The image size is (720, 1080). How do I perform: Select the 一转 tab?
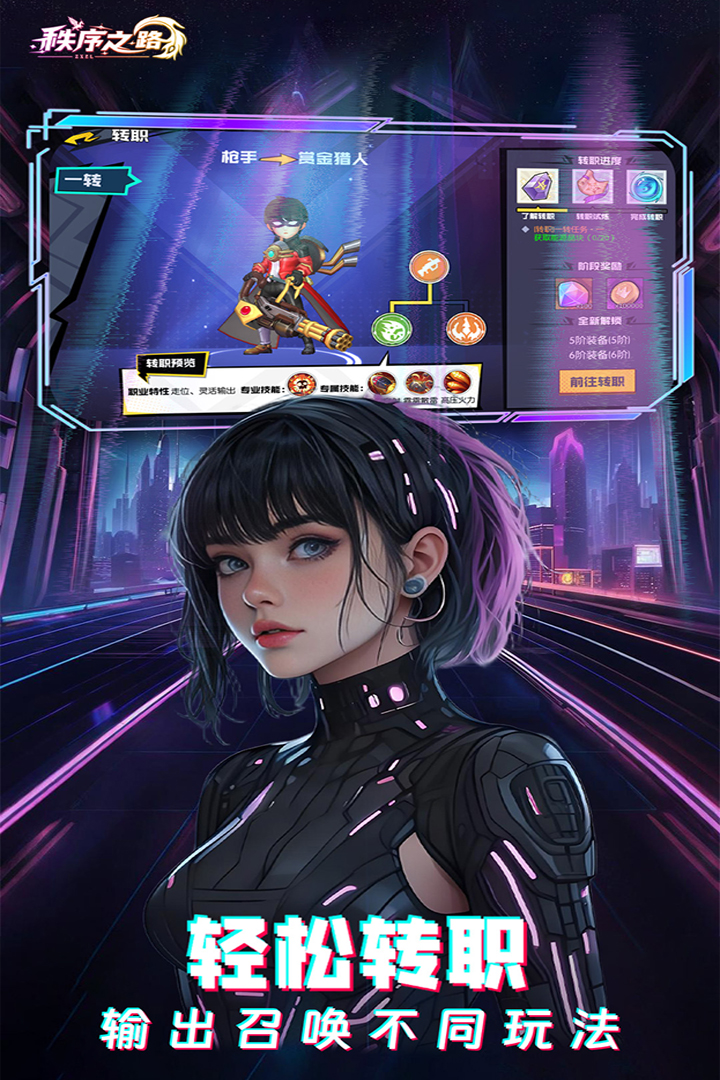pos(85,181)
